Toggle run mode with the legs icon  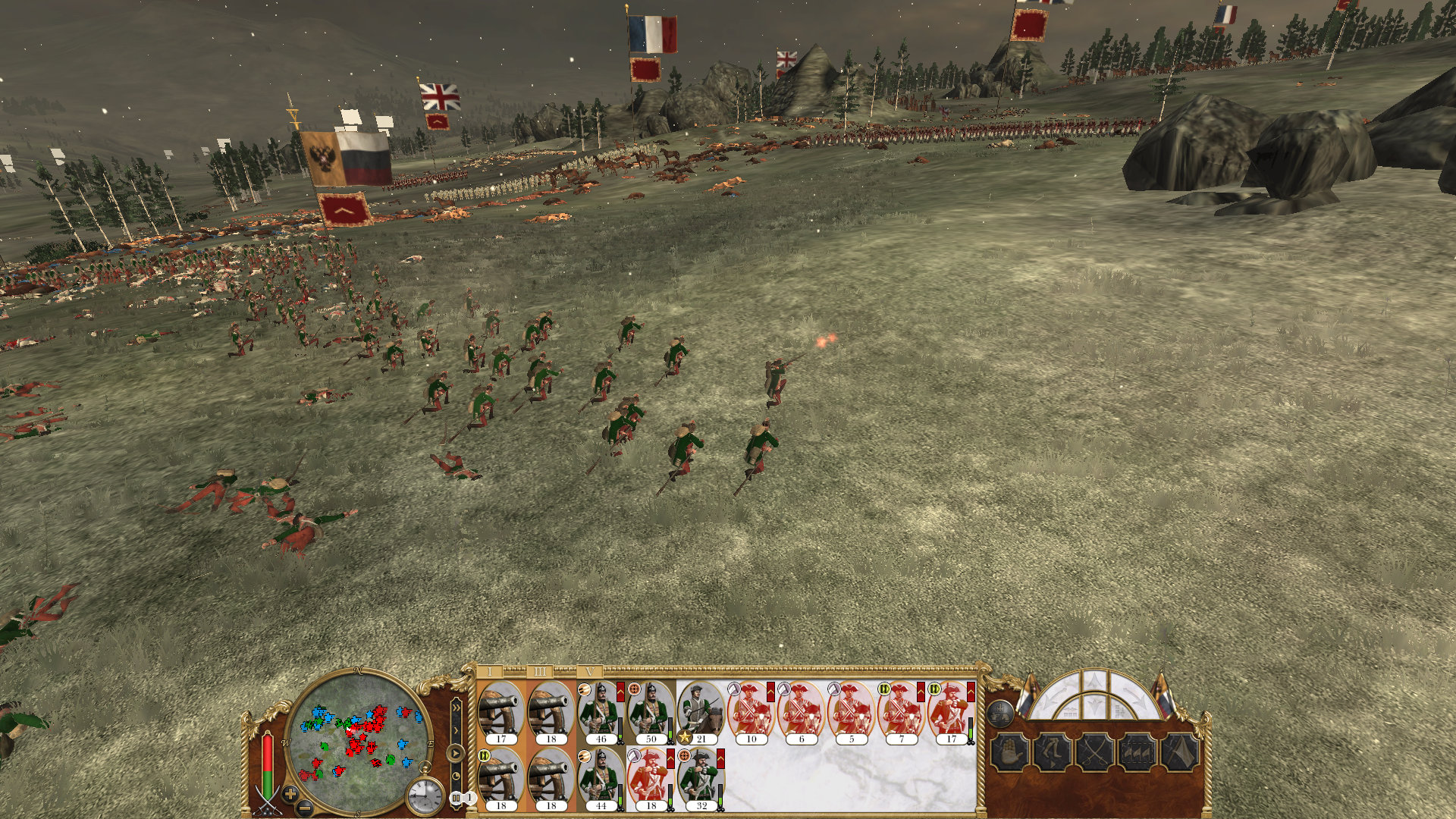coord(1053,753)
